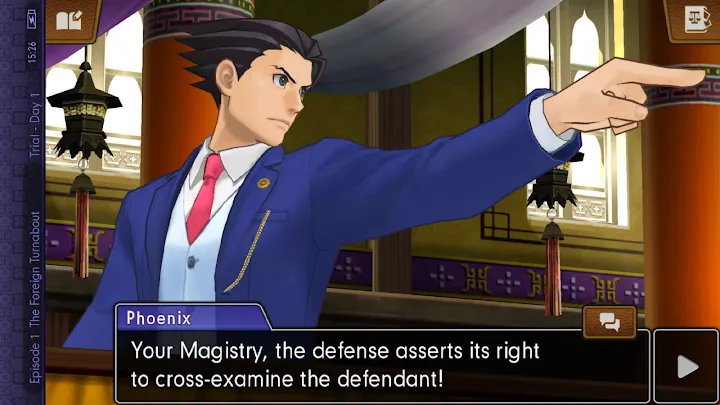
Task: Open the Court Record in the top-right corner
Action: [x=693, y=19]
